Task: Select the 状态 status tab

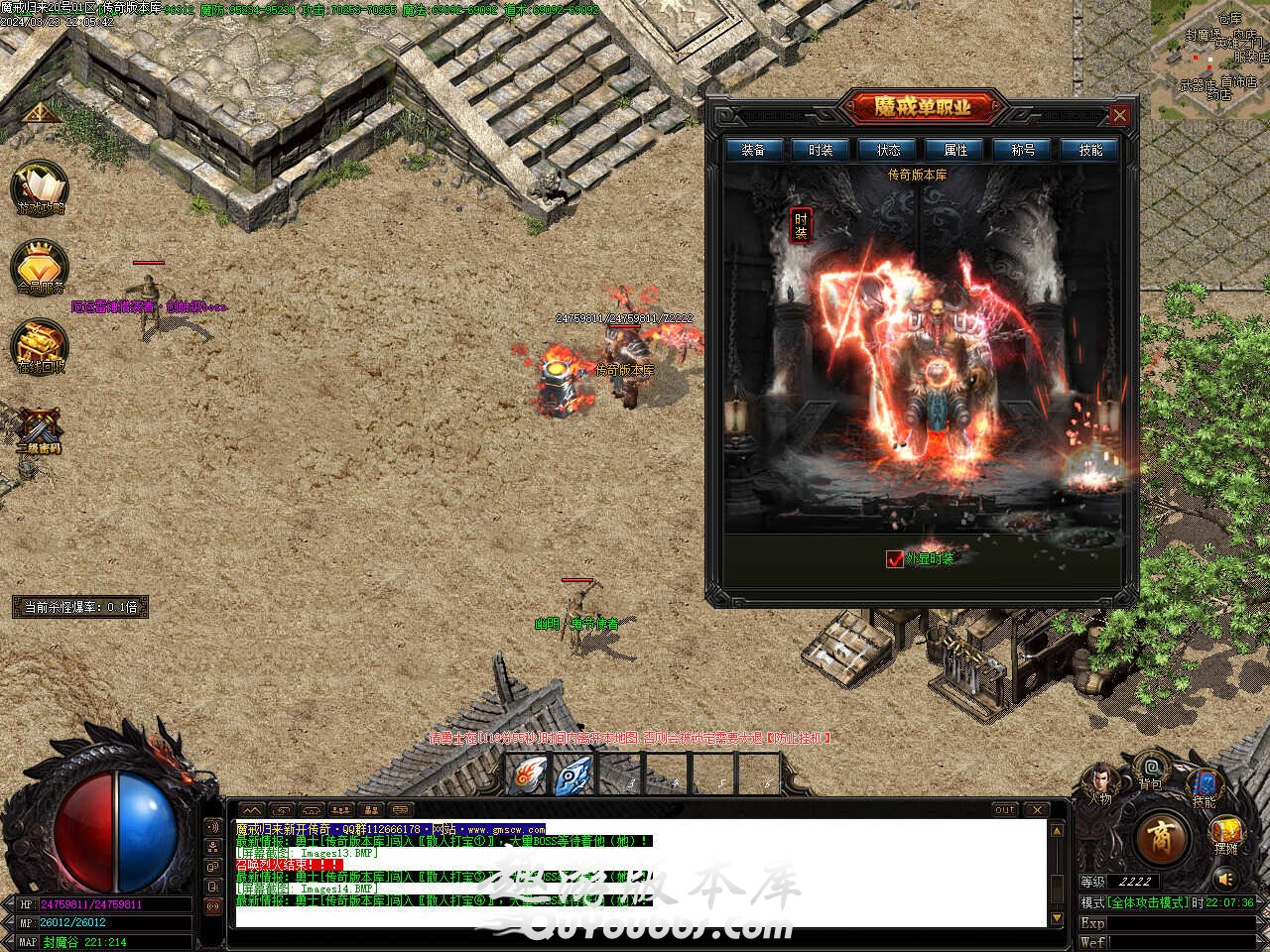Action: coord(888,150)
